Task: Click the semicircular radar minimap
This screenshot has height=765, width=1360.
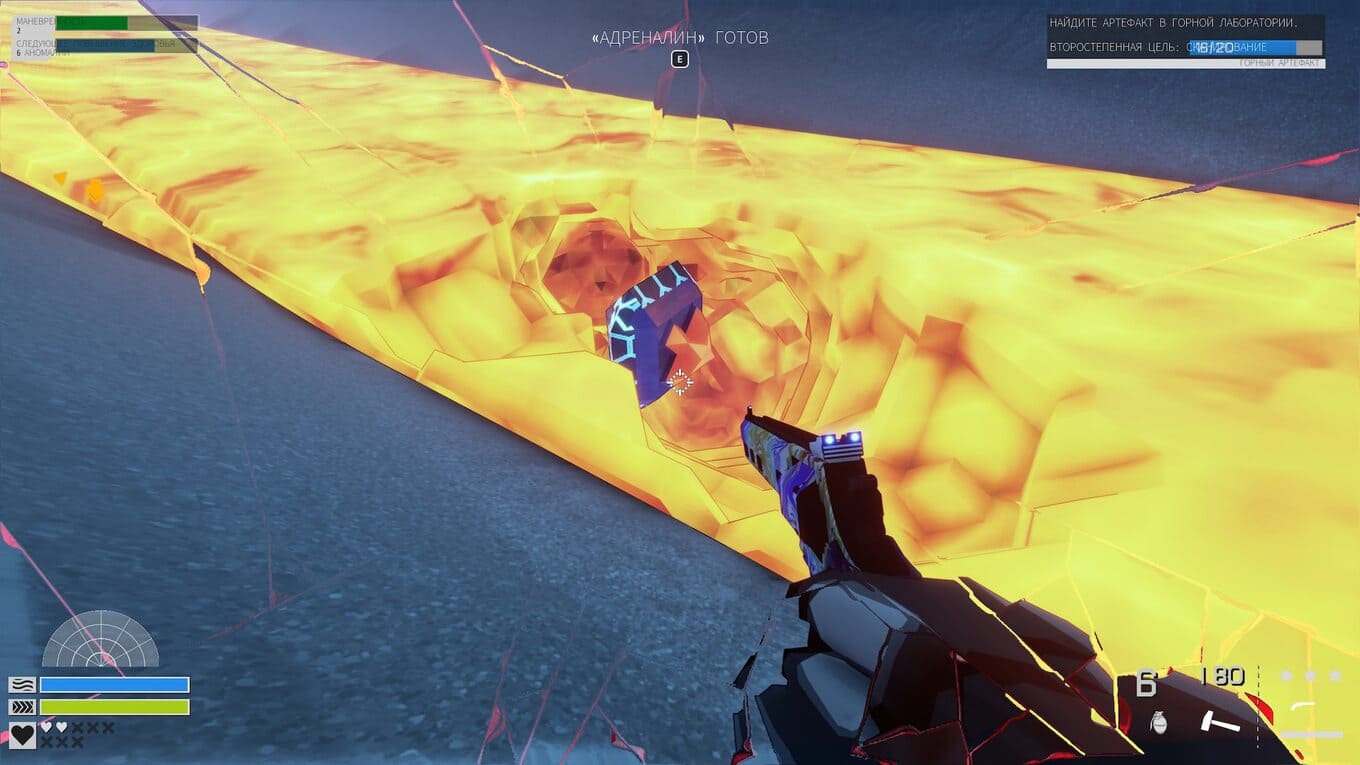Action: [100, 642]
